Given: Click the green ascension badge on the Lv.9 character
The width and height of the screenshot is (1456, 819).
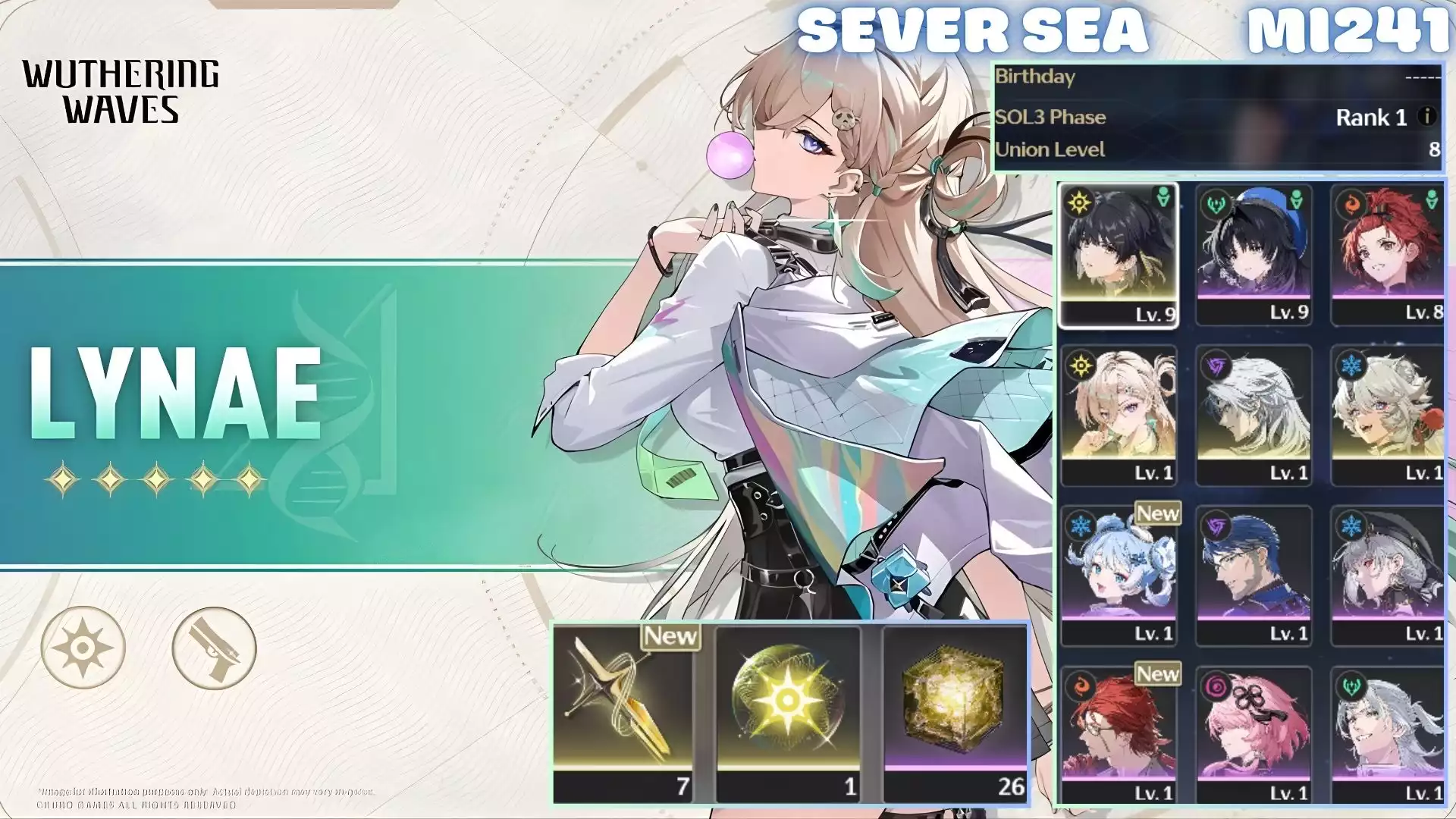Looking at the screenshot, I should [1163, 199].
